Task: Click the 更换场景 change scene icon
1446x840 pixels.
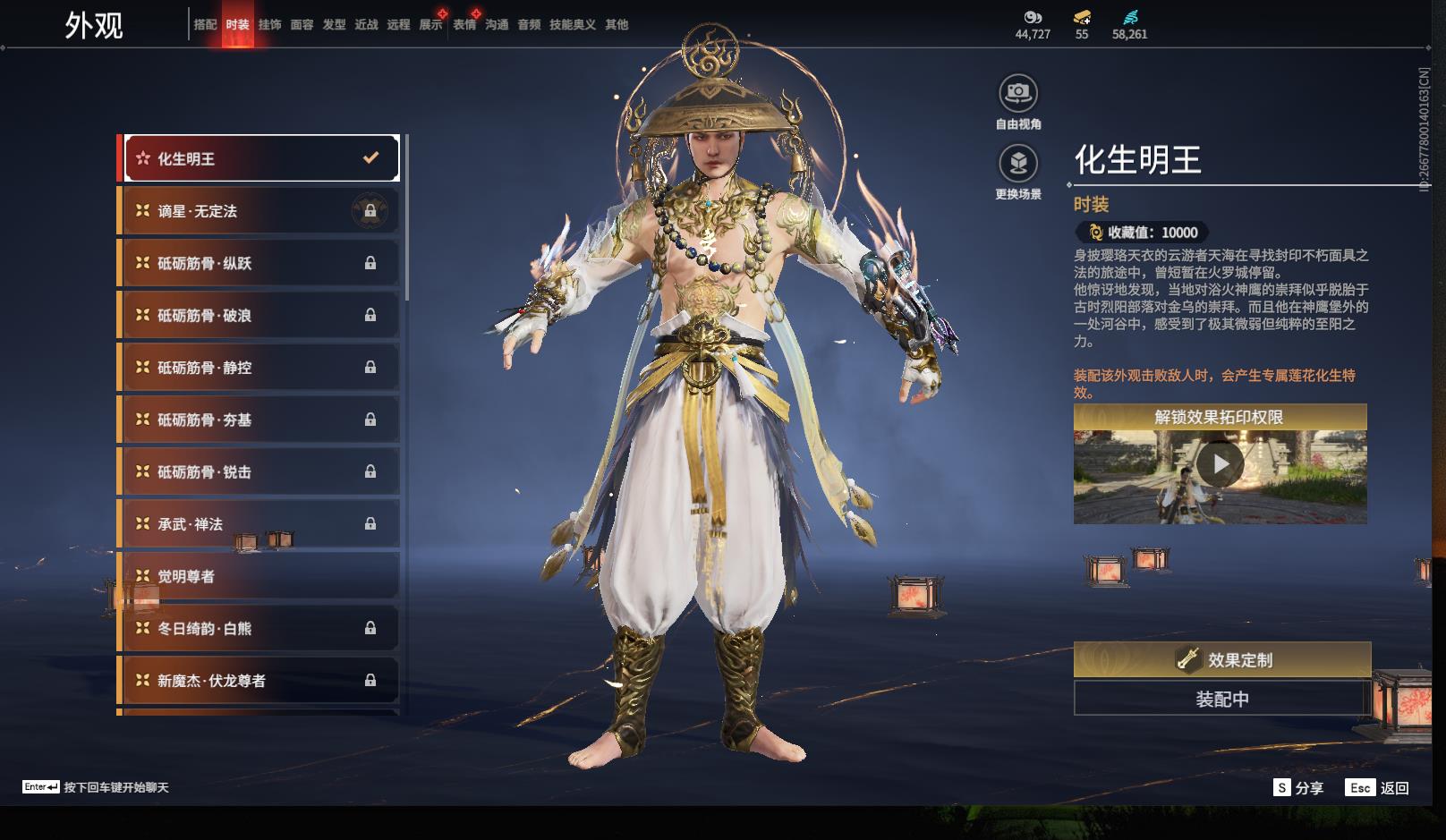Action: 1018,164
